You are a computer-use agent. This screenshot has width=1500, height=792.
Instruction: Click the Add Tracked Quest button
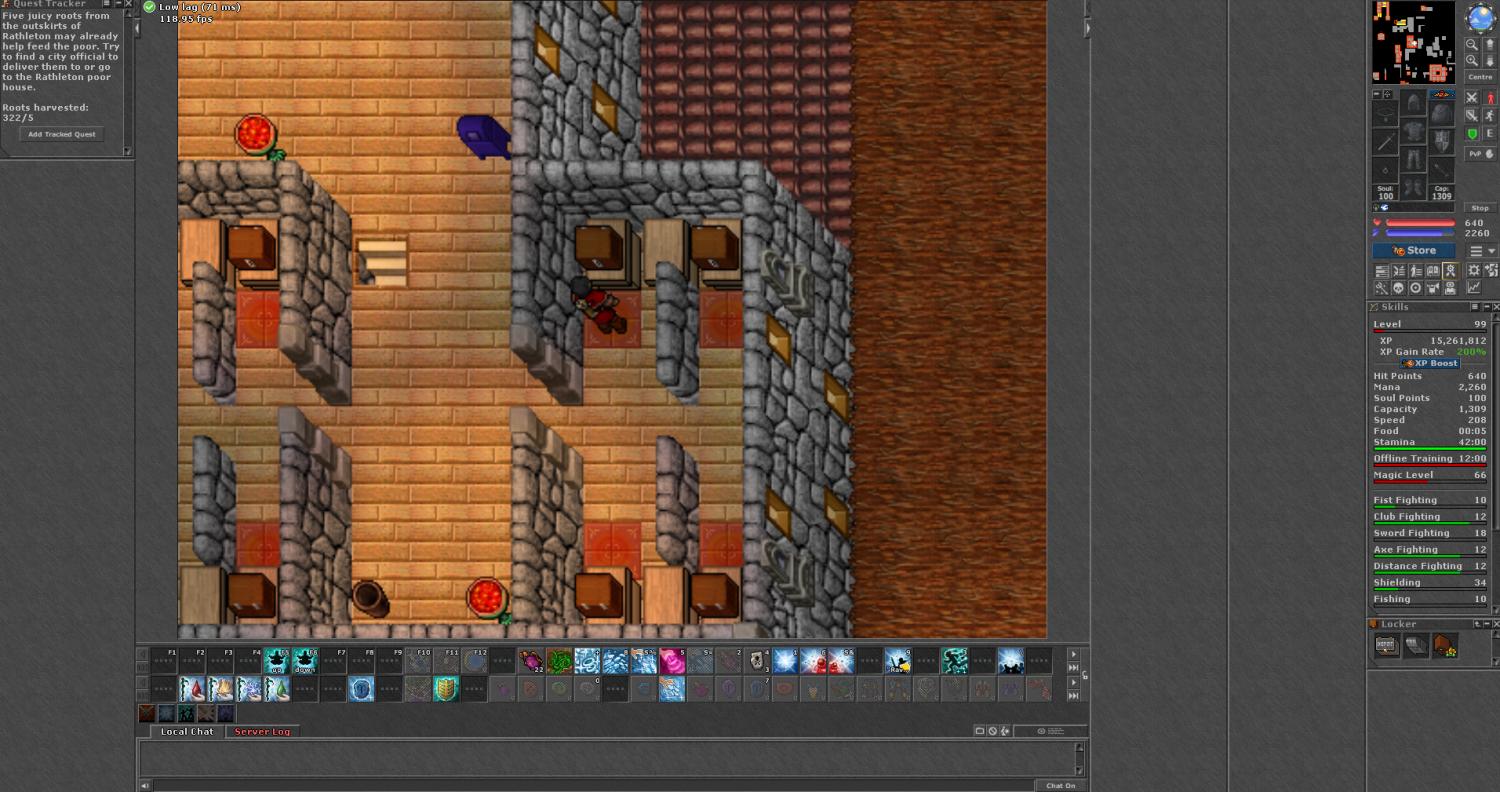(62, 134)
